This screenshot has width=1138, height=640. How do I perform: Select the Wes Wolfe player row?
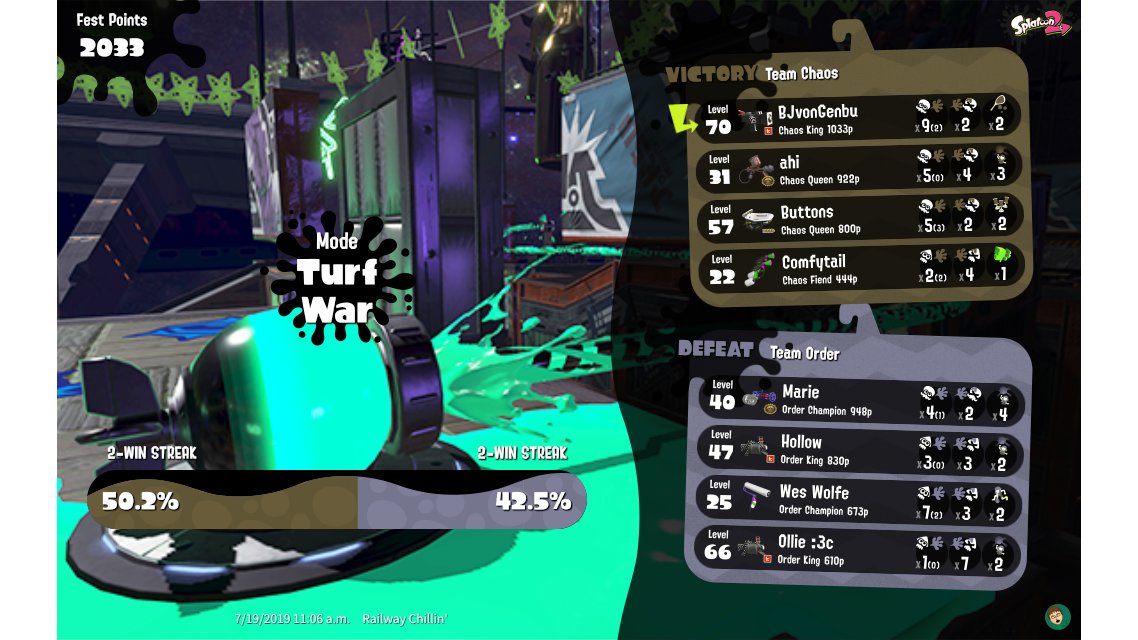tap(860, 499)
